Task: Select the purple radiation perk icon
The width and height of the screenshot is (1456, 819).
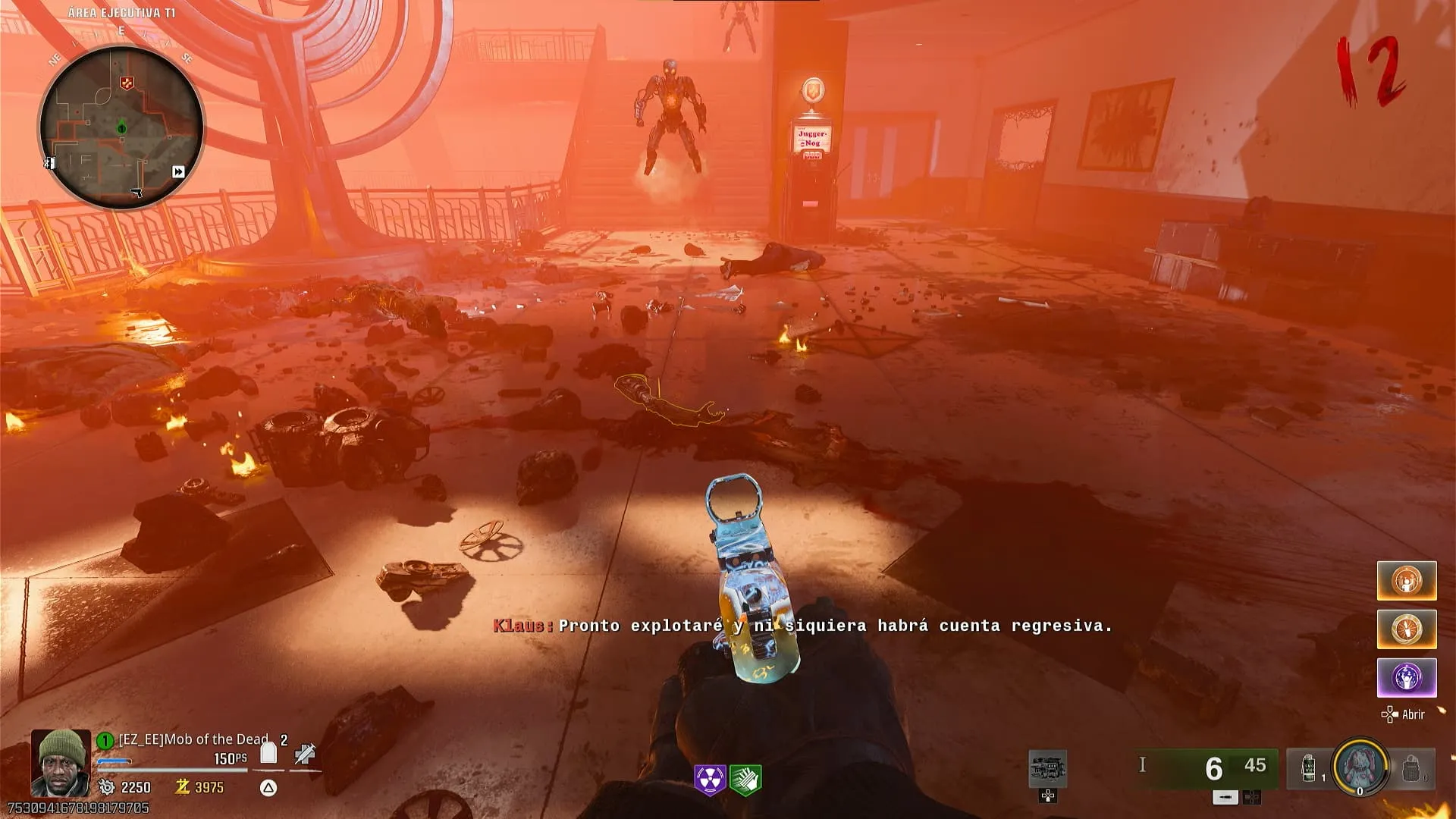Action: (x=710, y=779)
